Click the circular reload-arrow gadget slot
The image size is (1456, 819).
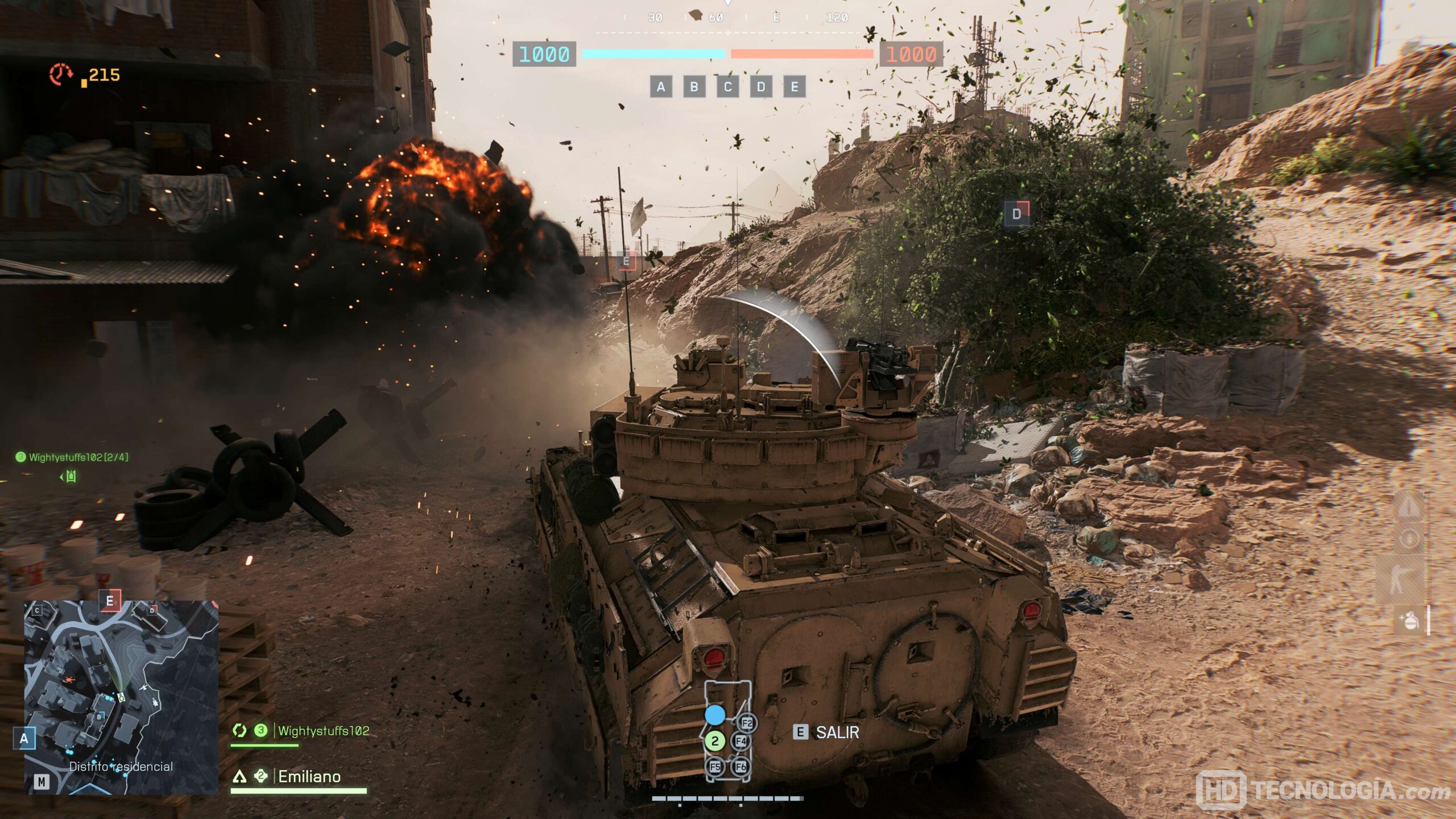coord(1409,538)
